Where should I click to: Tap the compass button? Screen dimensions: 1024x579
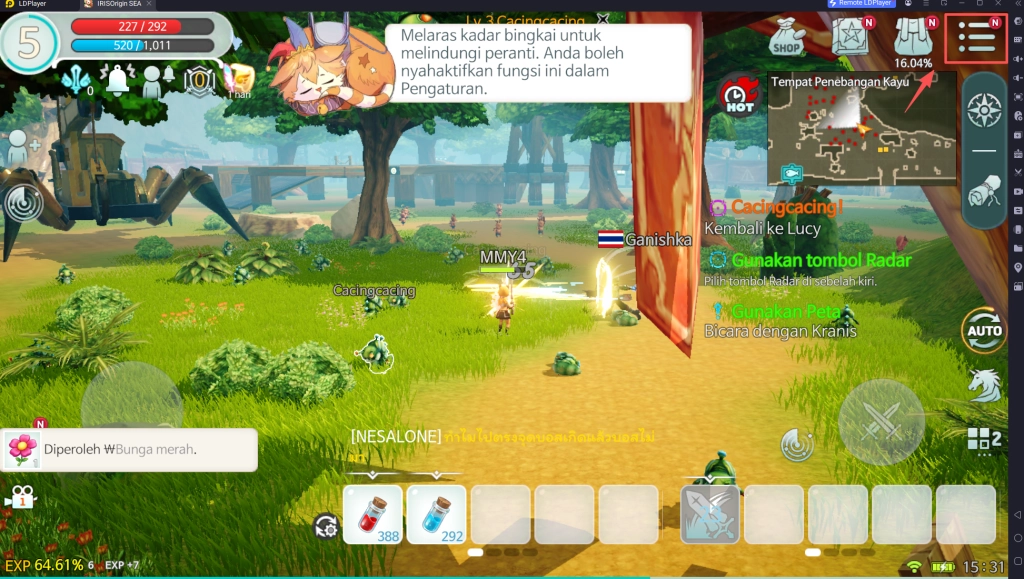984,110
